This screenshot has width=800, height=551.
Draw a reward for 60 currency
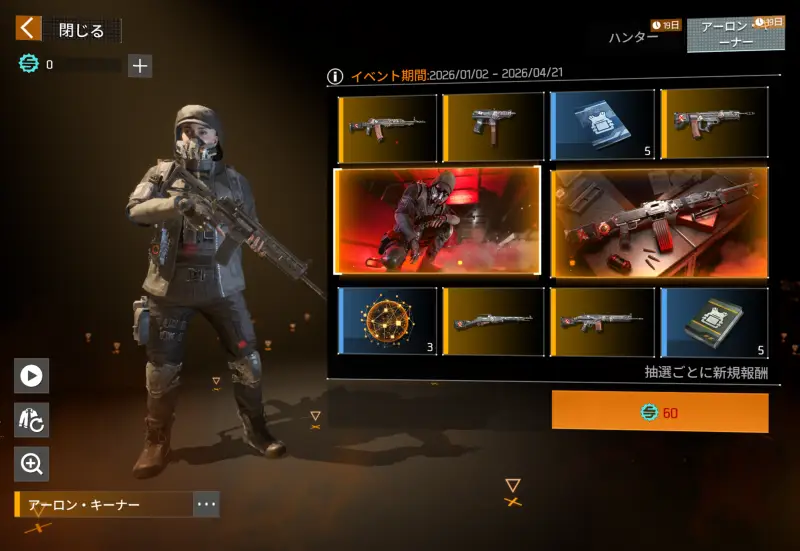pyautogui.click(x=660, y=412)
